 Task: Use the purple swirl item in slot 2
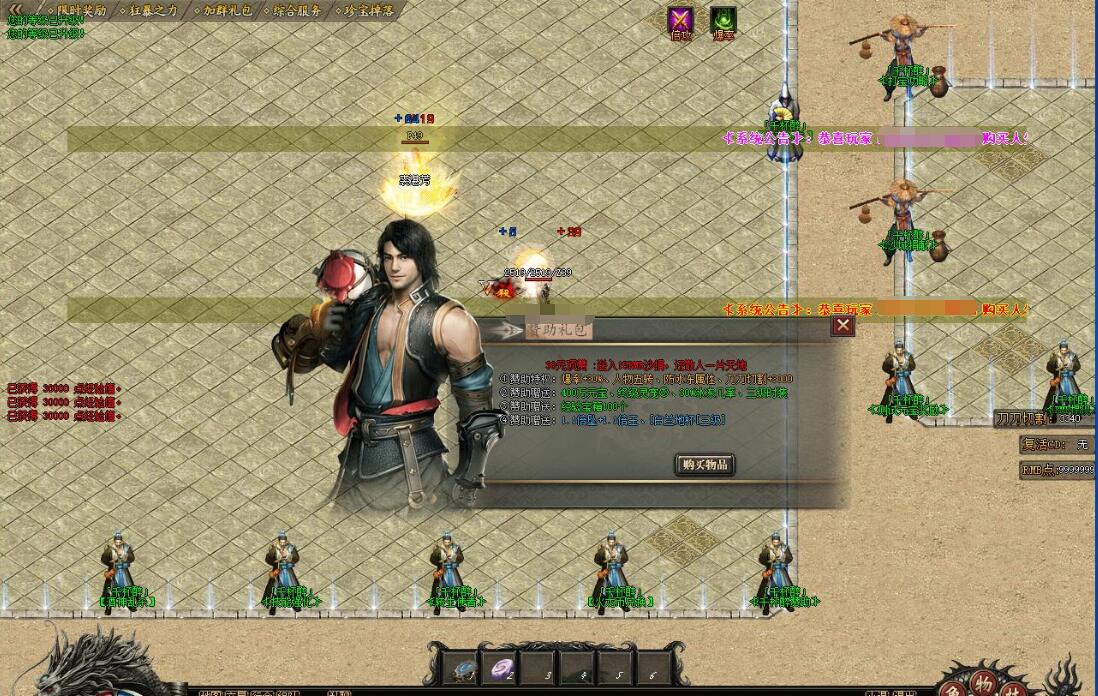(x=500, y=668)
